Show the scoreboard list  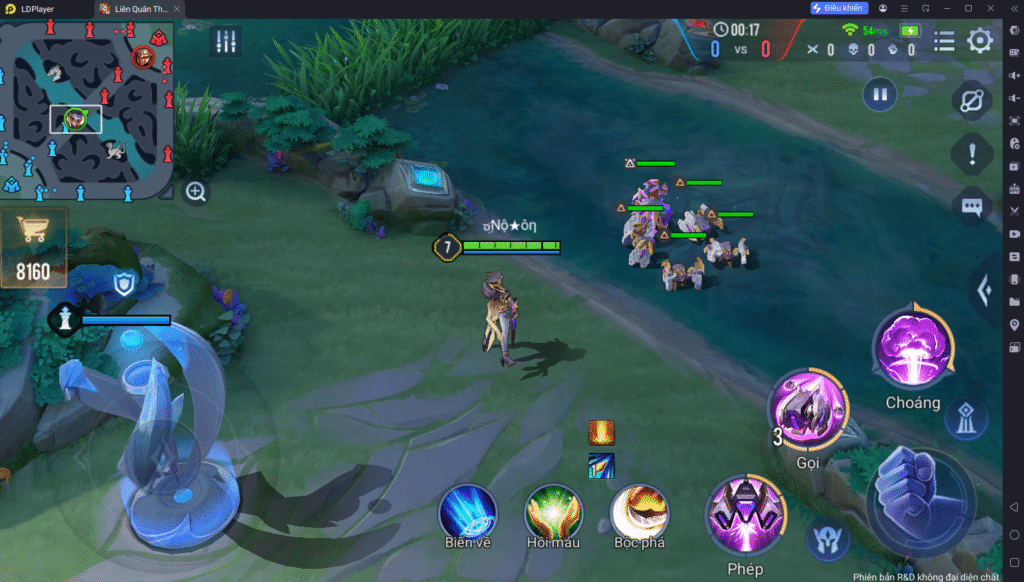[944, 41]
